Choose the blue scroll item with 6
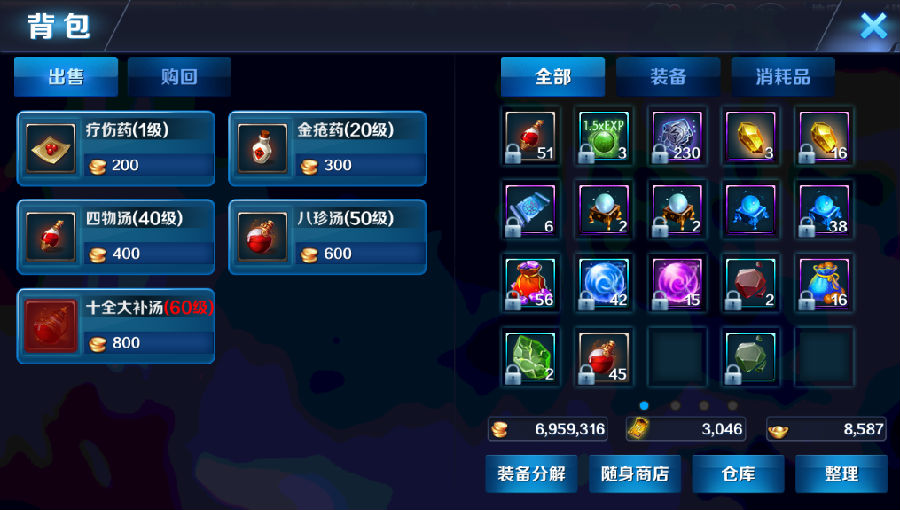This screenshot has width=900, height=510. (x=531, y=210)
